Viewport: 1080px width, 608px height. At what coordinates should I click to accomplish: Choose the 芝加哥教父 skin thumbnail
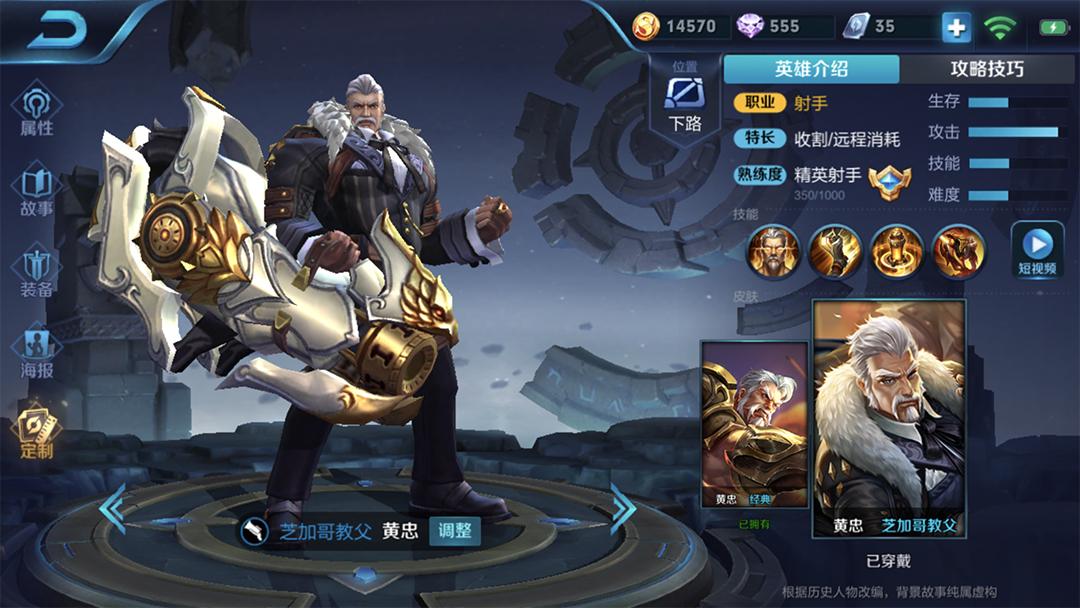coord(889,418)
